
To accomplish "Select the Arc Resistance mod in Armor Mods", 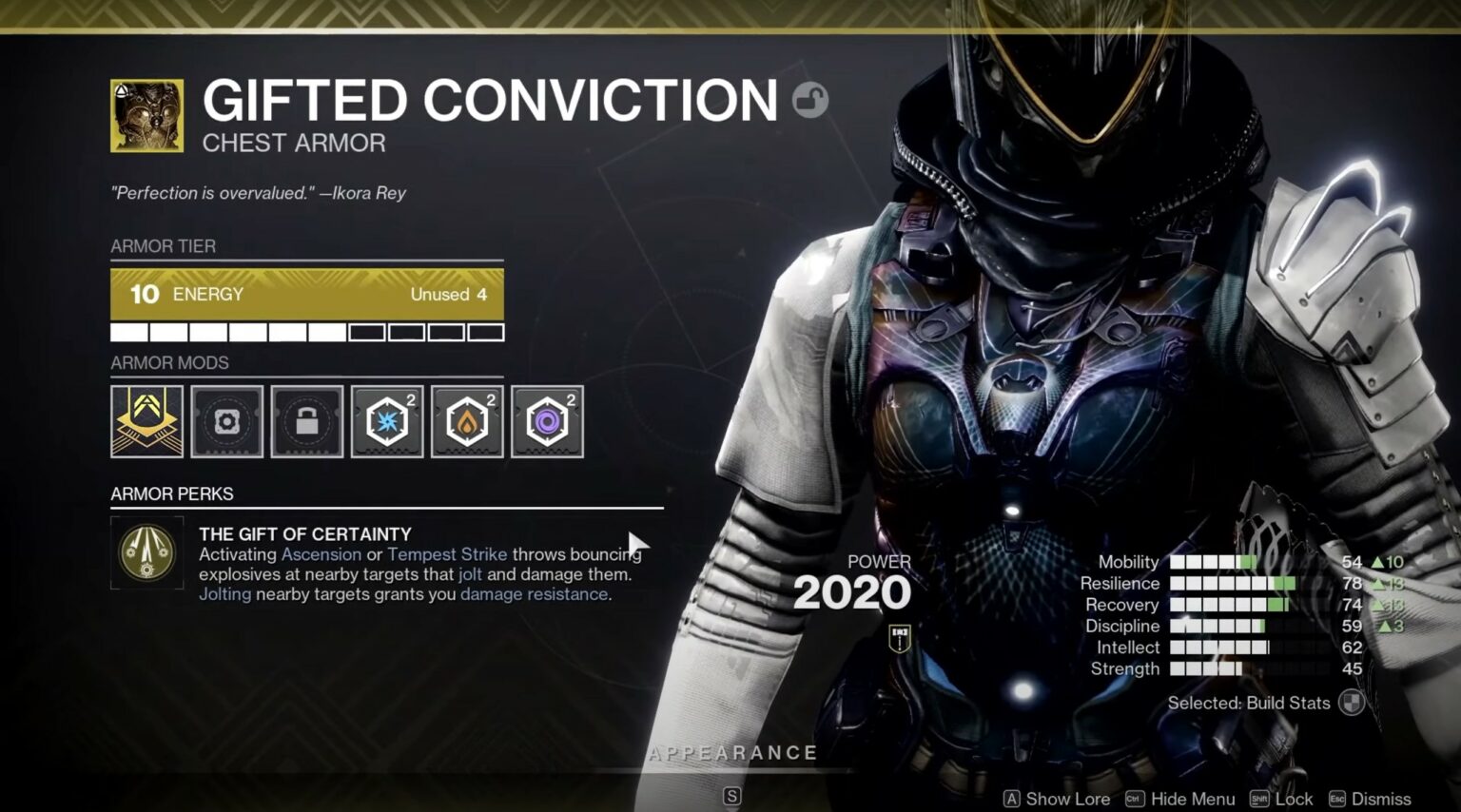I will (x=387, y=421).
